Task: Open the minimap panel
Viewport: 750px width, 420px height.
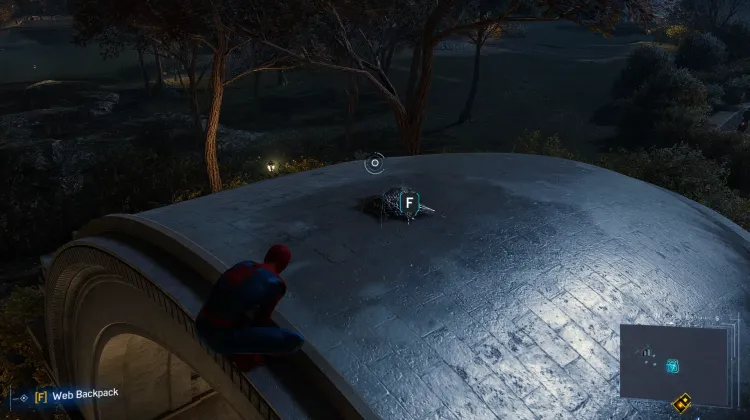Action: click(673, 363)
